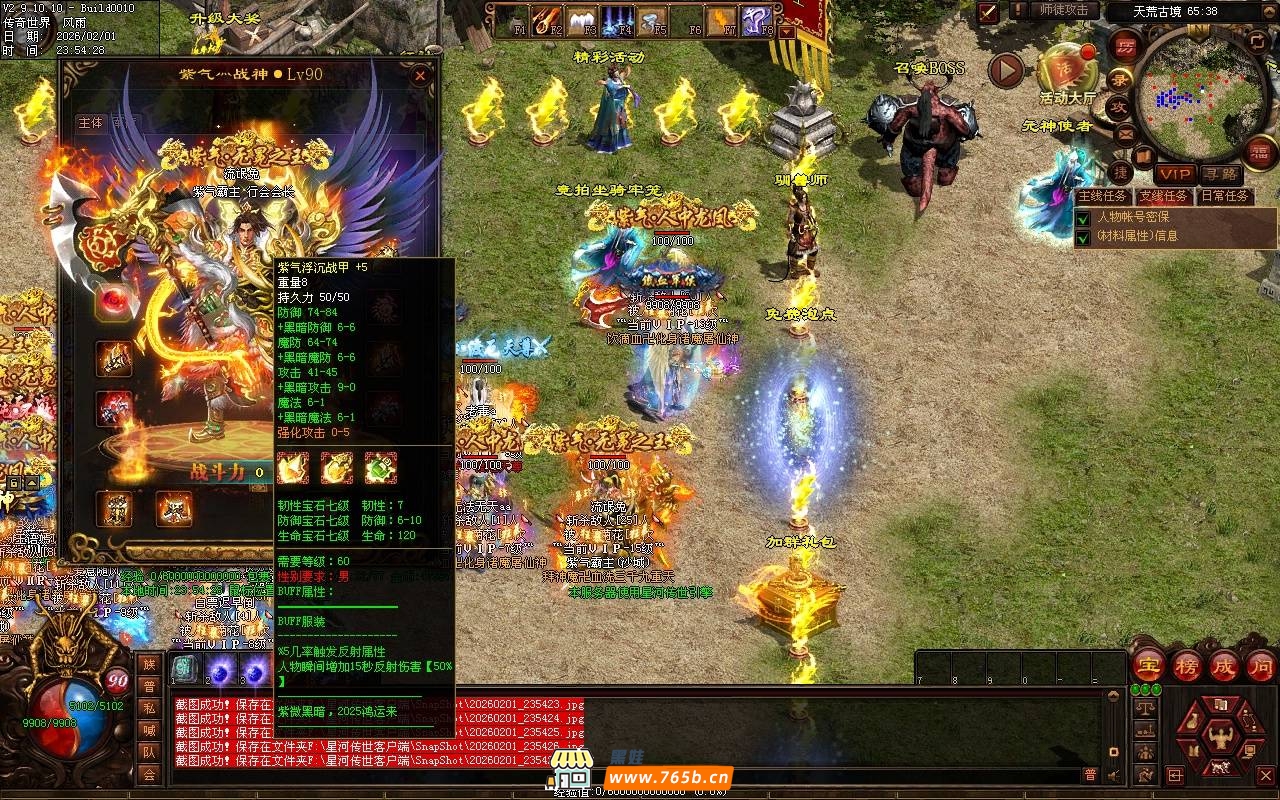Activate the 寻路 pathfinding button
1280x800 pixels.
point(1220,174)
